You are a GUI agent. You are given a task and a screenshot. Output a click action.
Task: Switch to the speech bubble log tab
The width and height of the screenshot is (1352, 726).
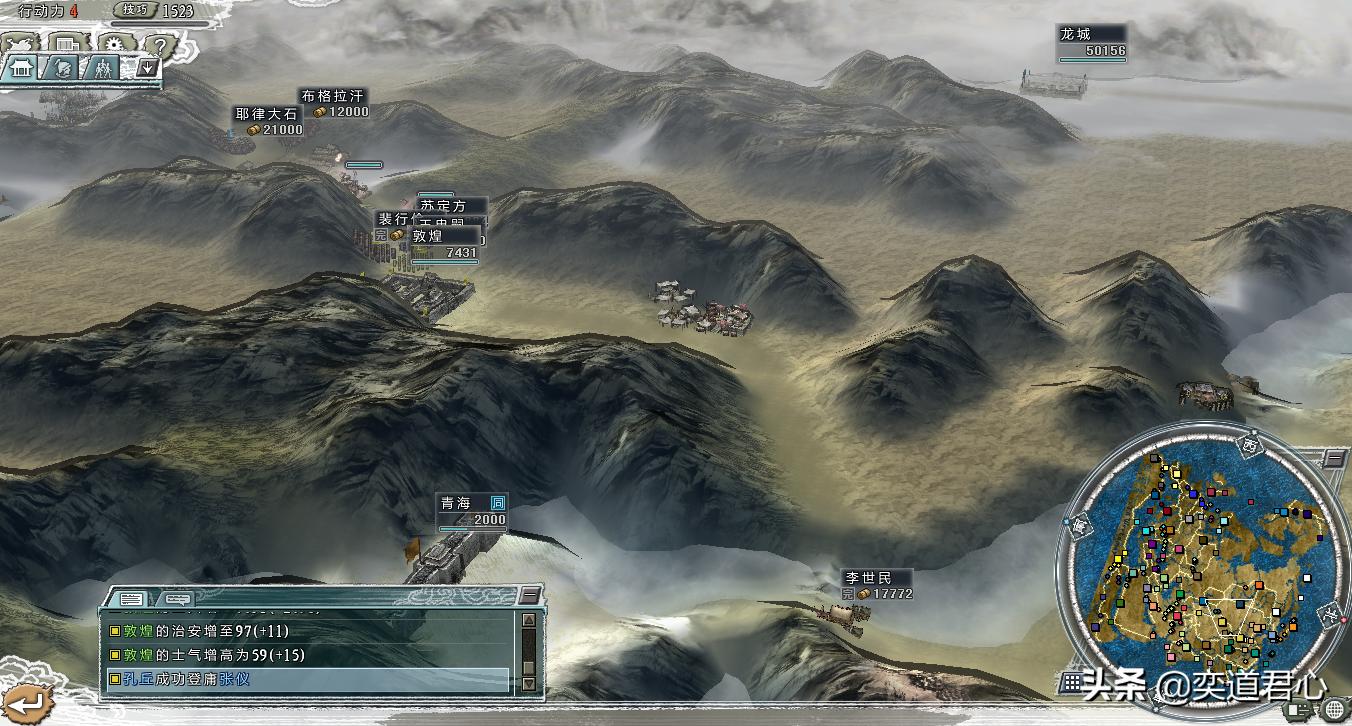click(x=177, y=599)
